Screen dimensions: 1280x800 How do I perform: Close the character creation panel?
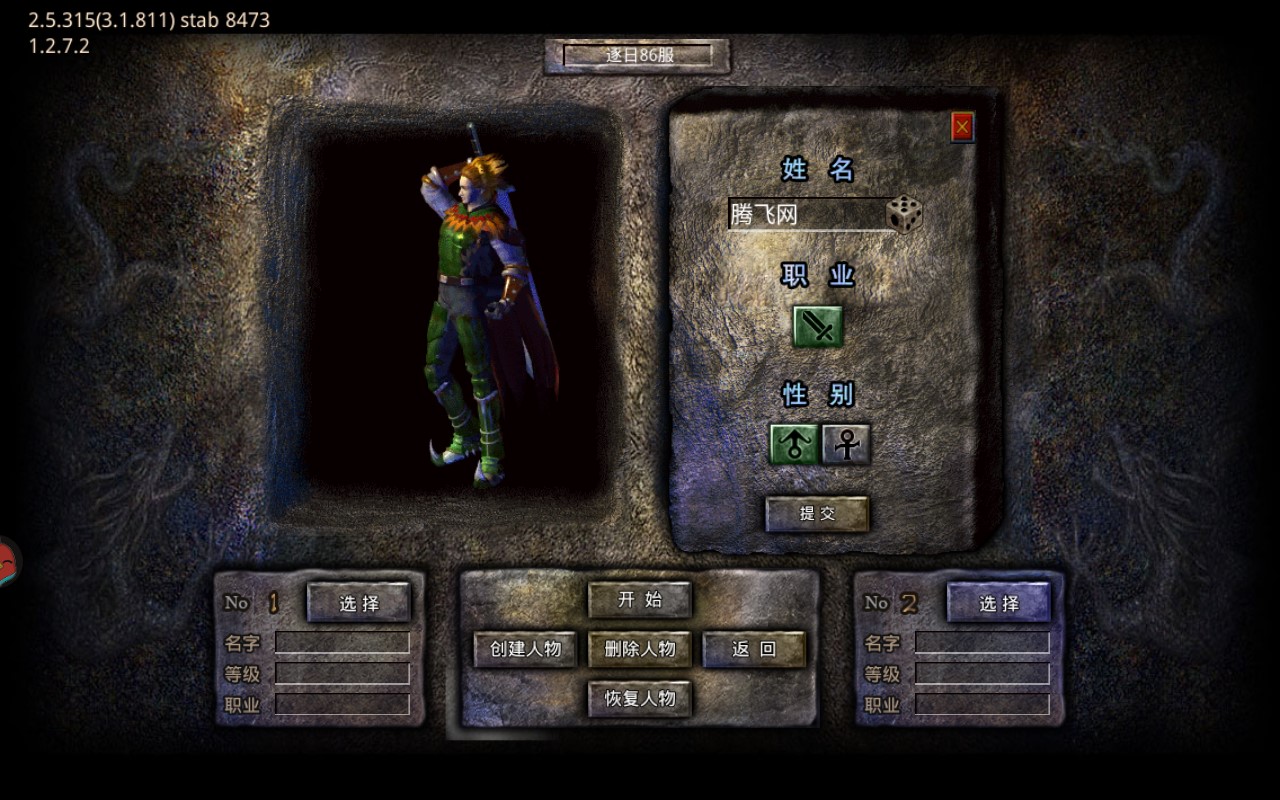(962, 127)
